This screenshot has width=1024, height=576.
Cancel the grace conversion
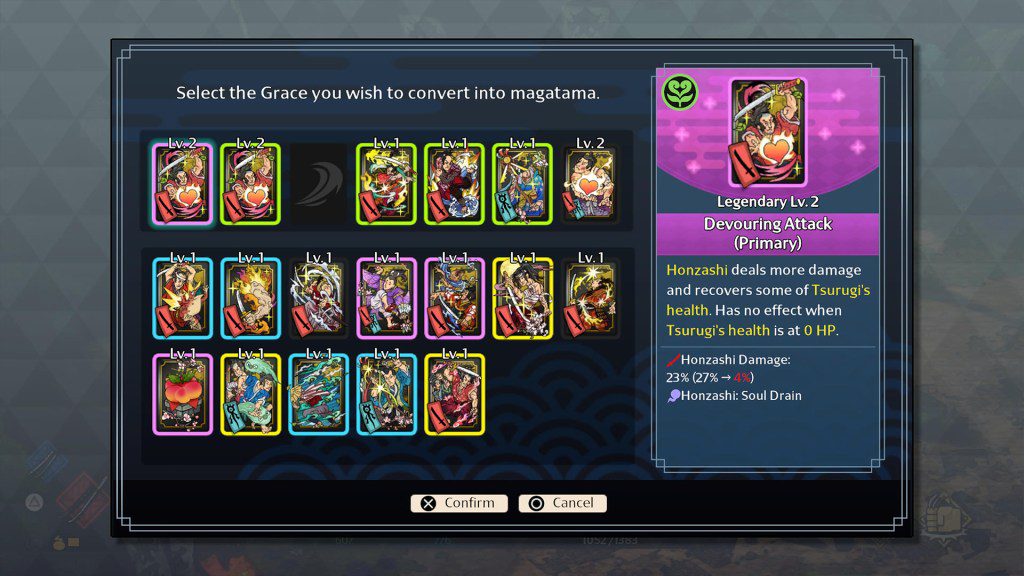(x=562, y=503)
